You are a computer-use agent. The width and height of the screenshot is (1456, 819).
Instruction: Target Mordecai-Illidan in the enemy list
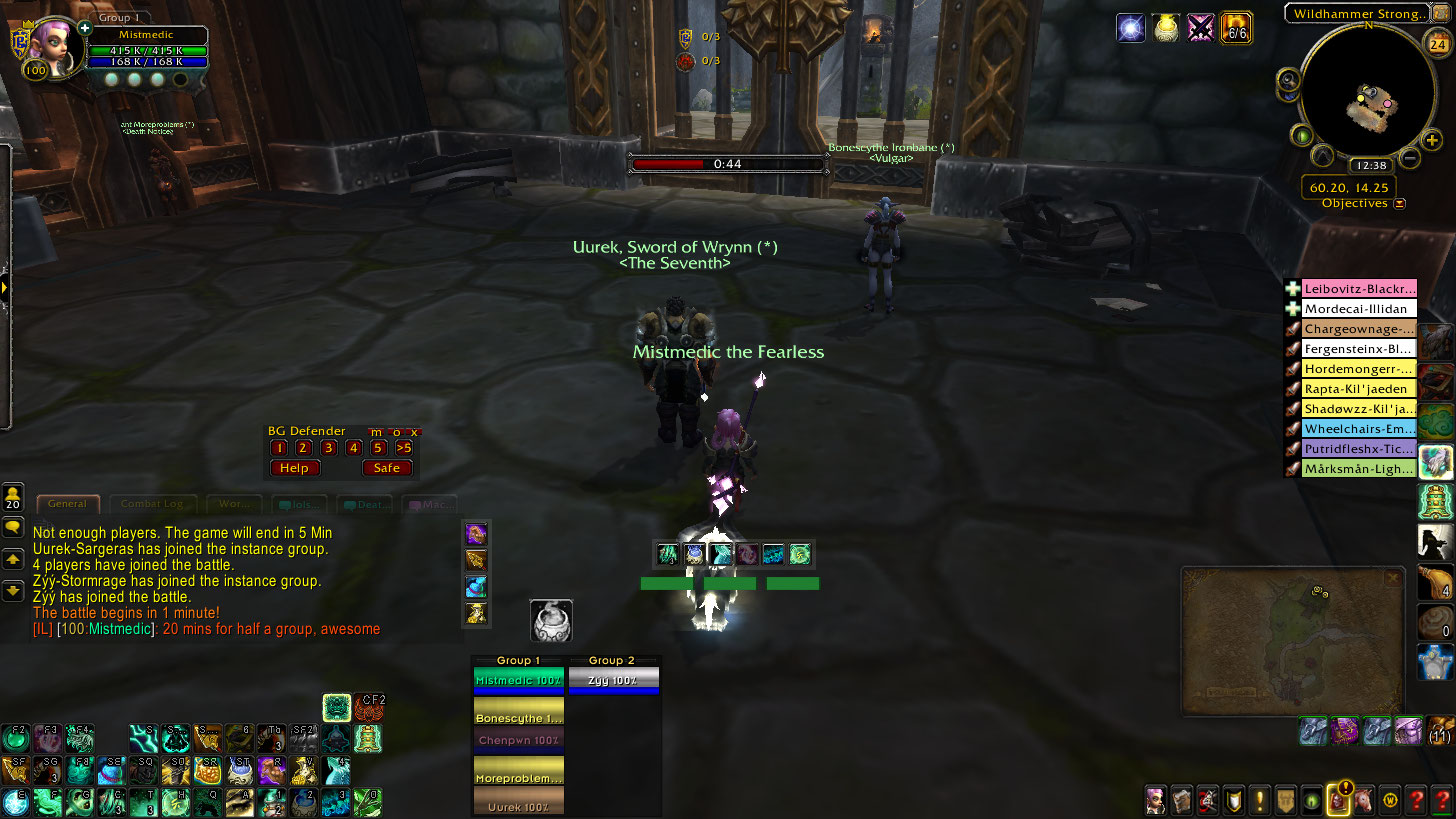tap(1359, 309)
